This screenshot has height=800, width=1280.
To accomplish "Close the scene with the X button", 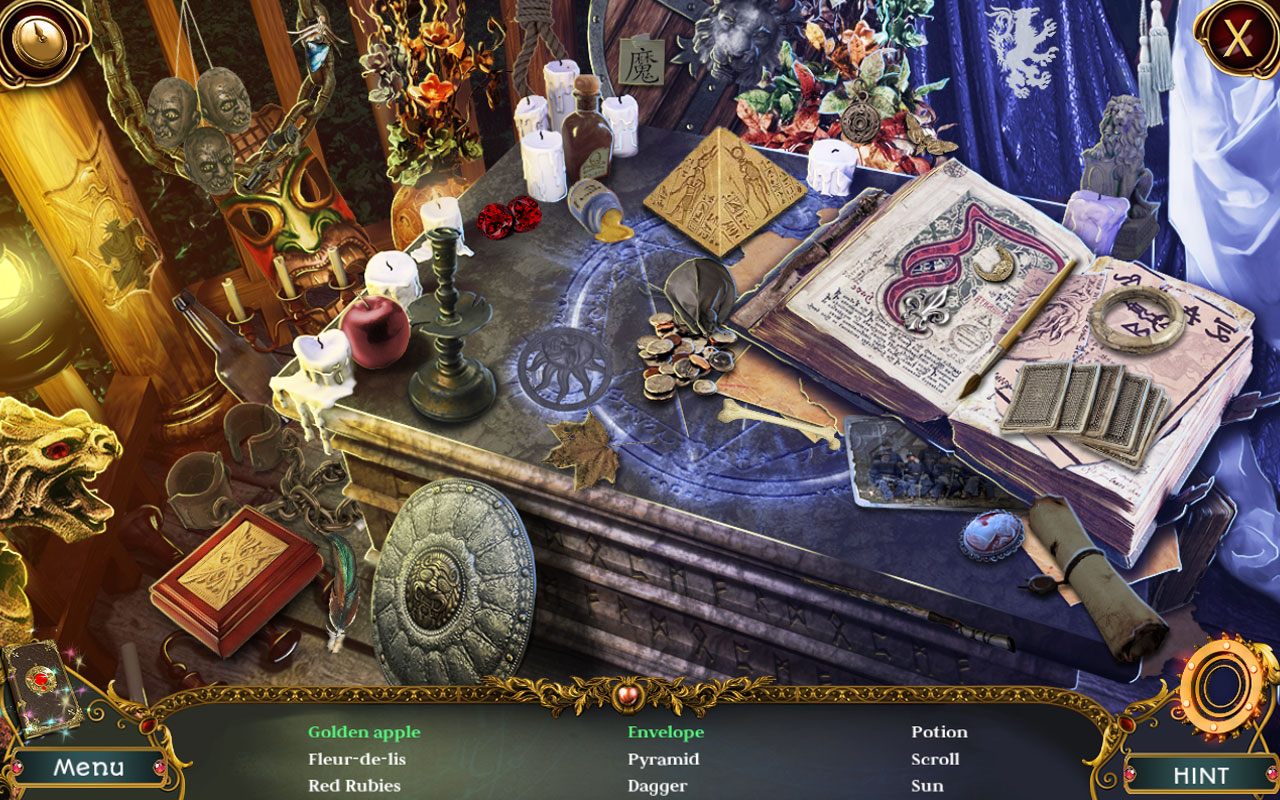I will 1238,39.
